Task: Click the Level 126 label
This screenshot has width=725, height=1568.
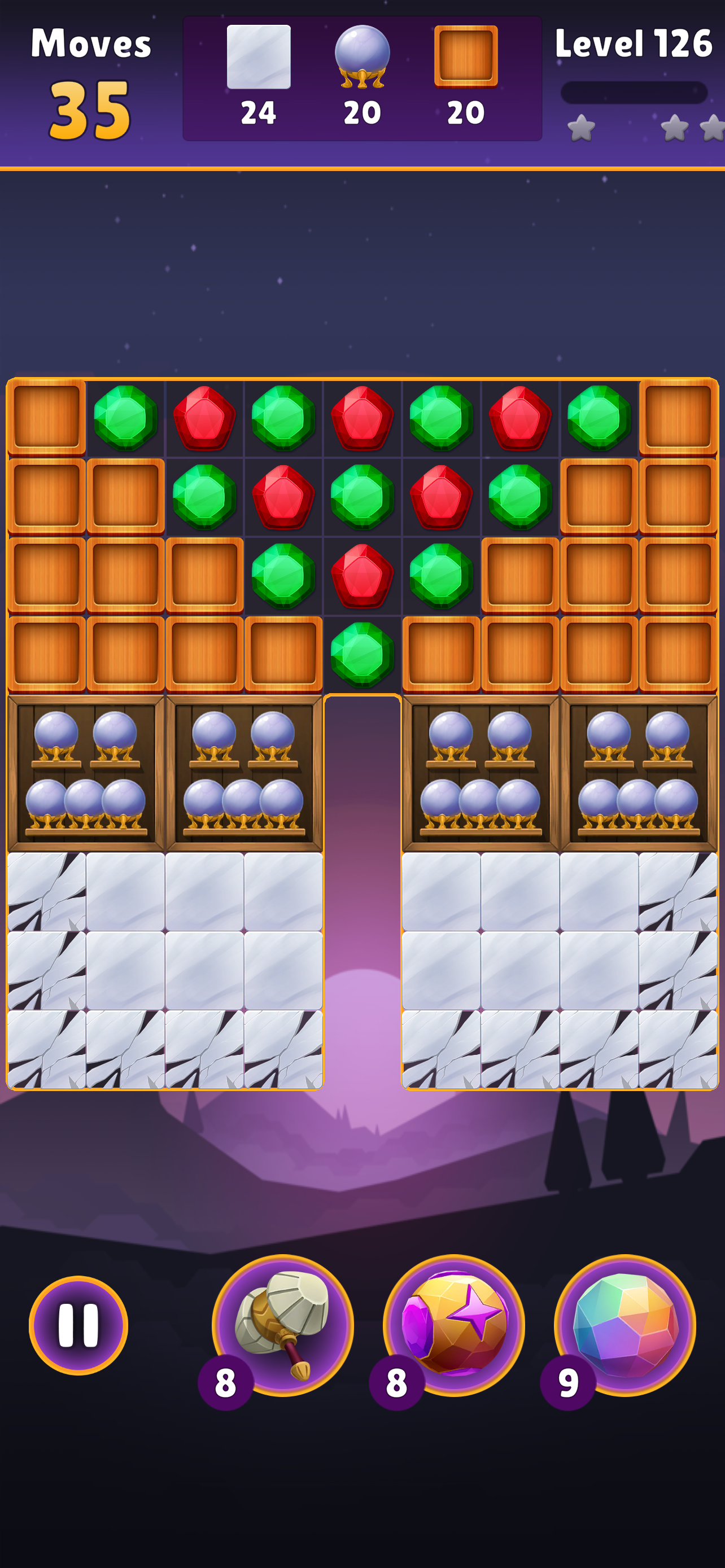Action: point(635,42)
